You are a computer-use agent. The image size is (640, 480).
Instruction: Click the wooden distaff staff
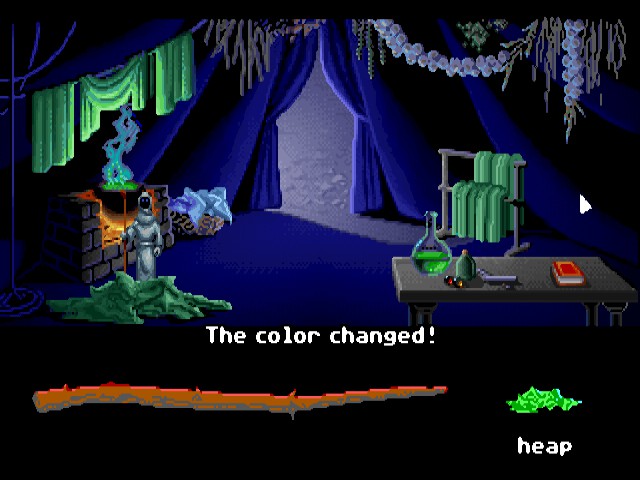point(240,398)
